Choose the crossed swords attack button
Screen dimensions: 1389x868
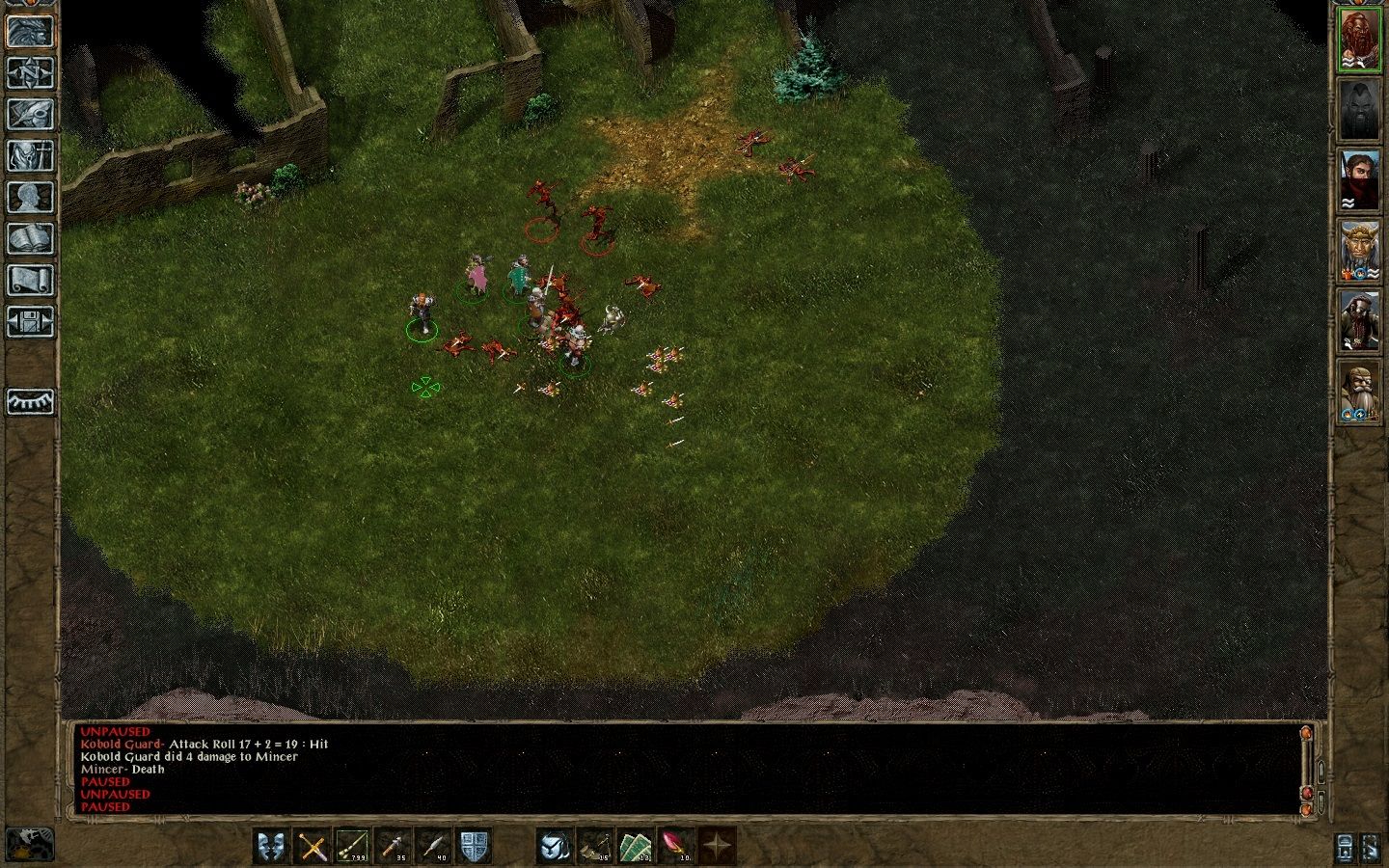tap(313, 846)
